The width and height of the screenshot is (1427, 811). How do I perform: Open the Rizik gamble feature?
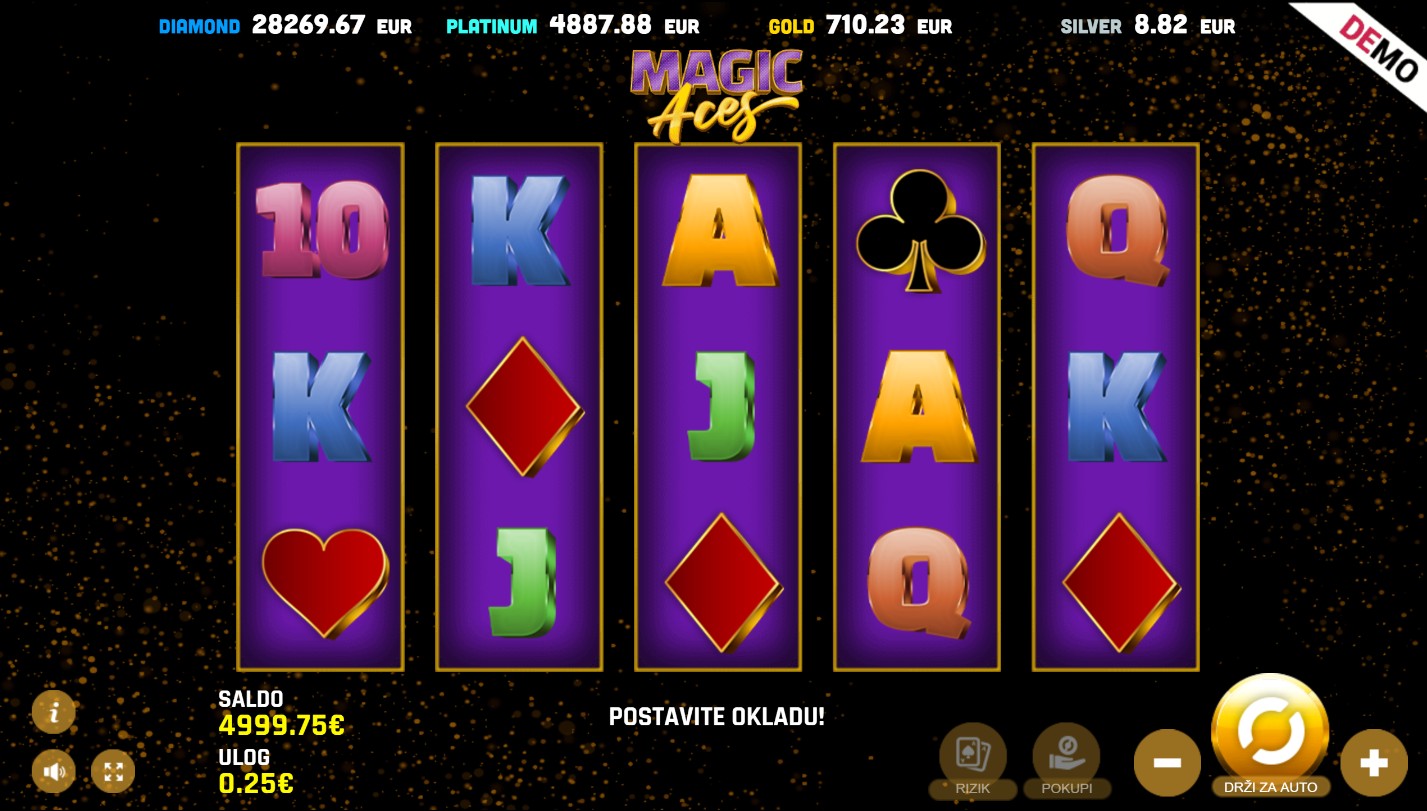point(972,757)
